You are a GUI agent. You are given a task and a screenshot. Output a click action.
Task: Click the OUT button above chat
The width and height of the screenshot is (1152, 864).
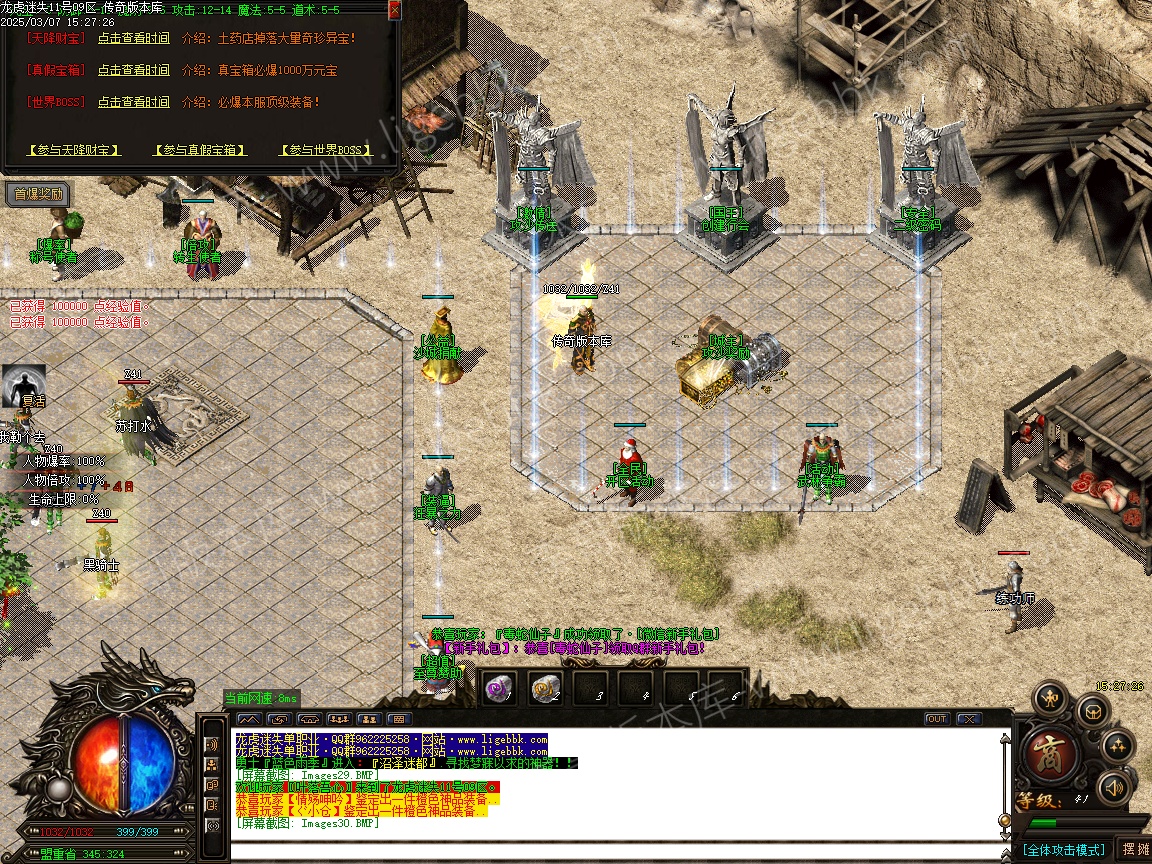click(936, 719)
